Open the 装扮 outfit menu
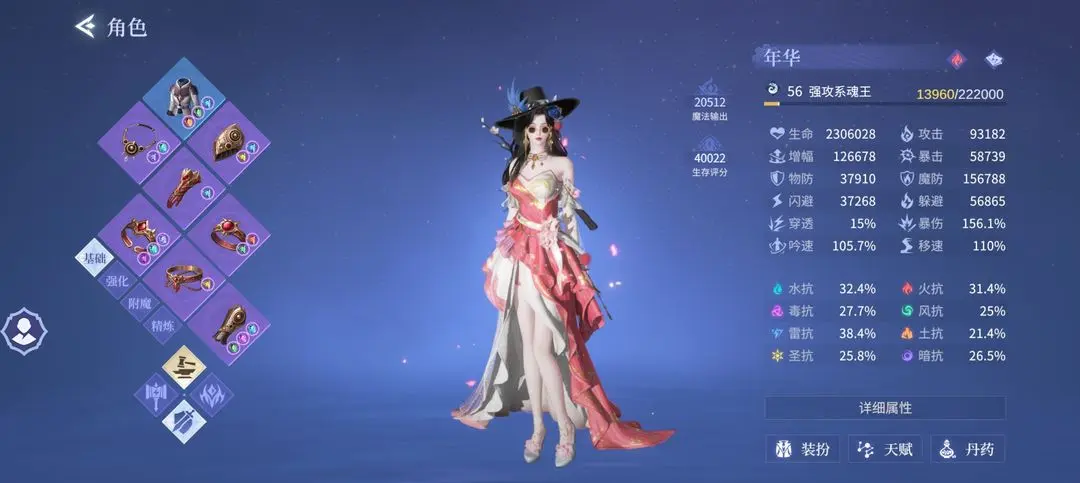 [x=802, y=449]
